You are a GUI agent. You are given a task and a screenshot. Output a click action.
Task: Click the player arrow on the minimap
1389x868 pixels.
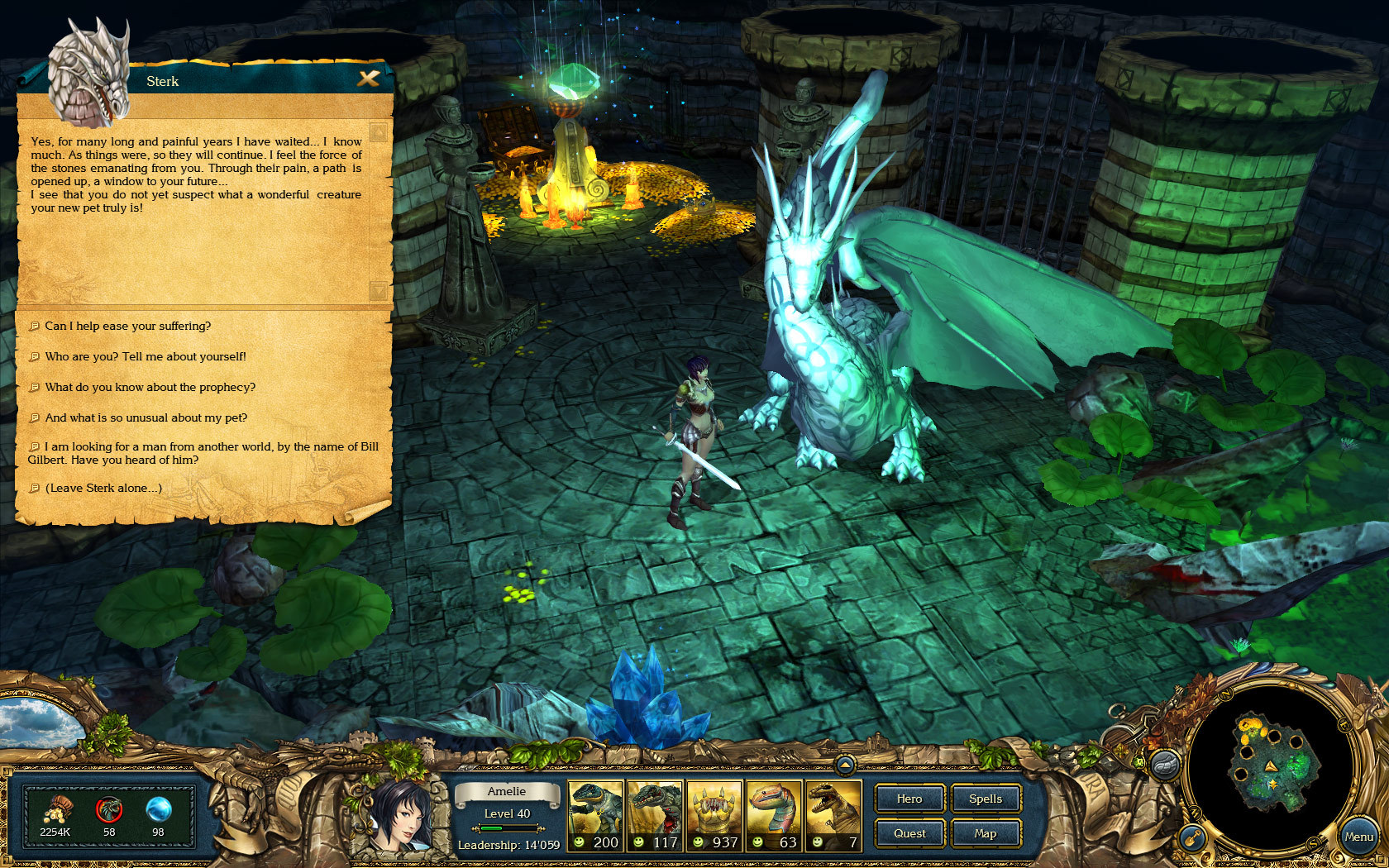tap(1272, 767)
